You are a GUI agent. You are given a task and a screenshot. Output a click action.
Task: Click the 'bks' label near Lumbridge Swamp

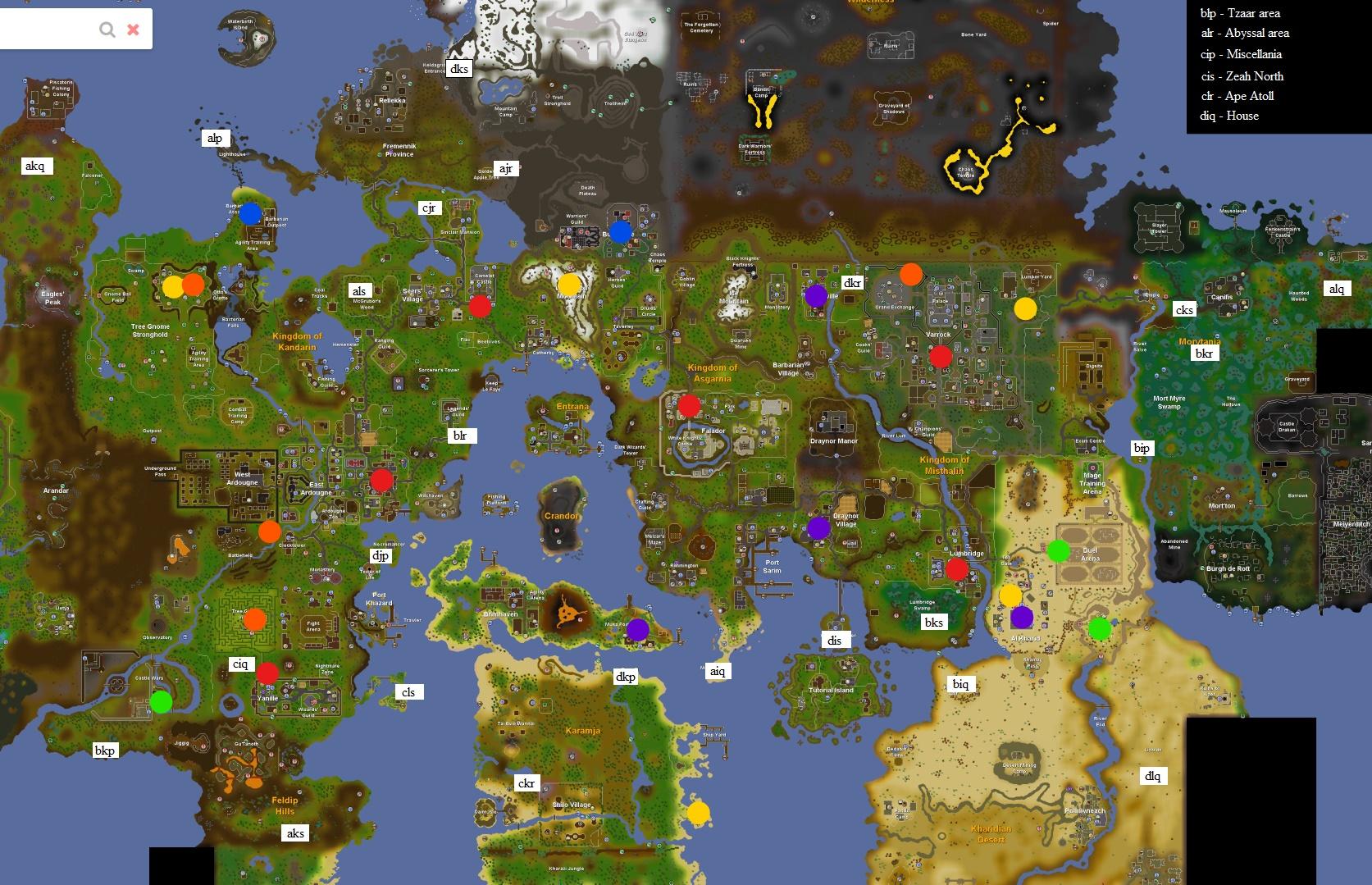(933, 623)
